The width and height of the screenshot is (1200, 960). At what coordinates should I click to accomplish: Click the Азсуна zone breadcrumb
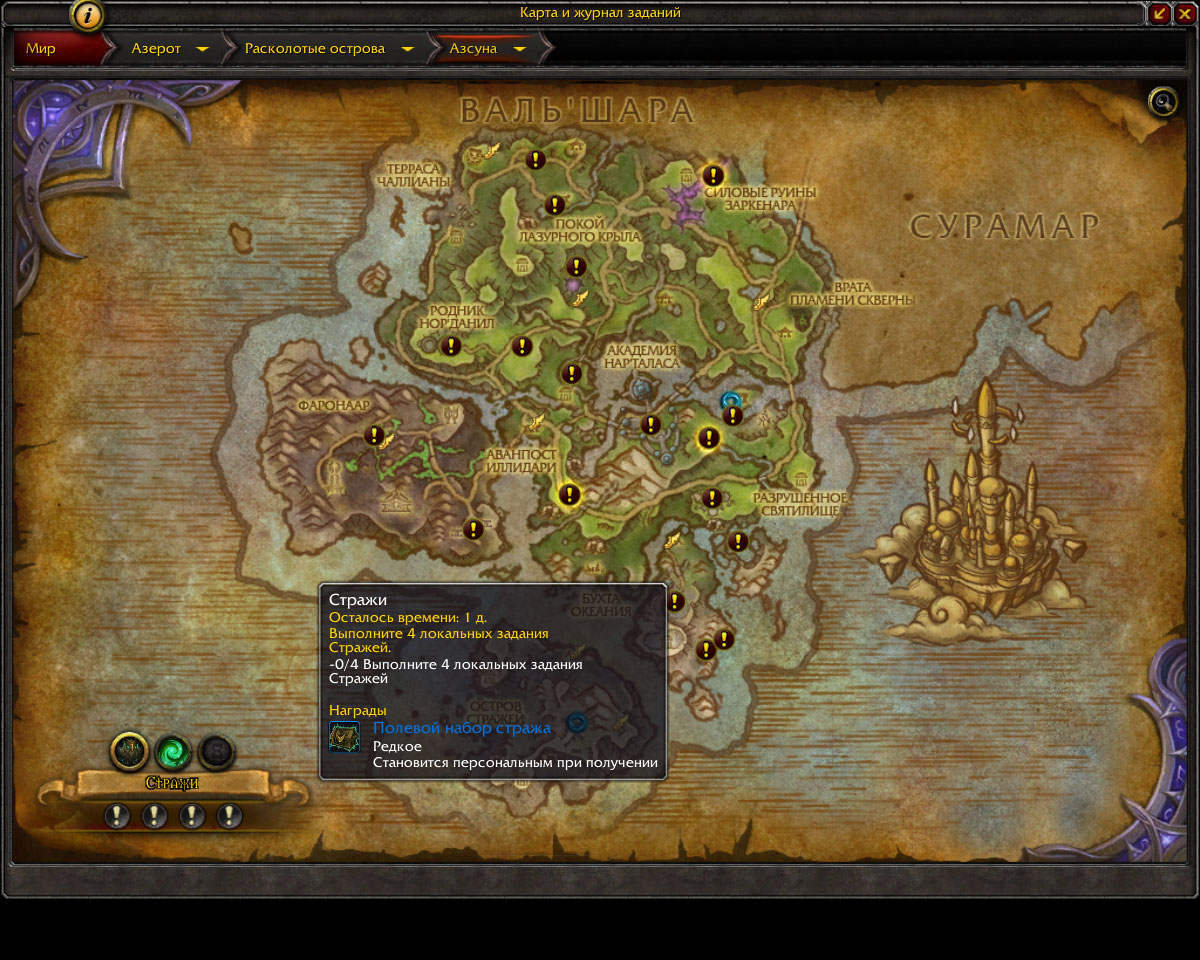point(473,48)
